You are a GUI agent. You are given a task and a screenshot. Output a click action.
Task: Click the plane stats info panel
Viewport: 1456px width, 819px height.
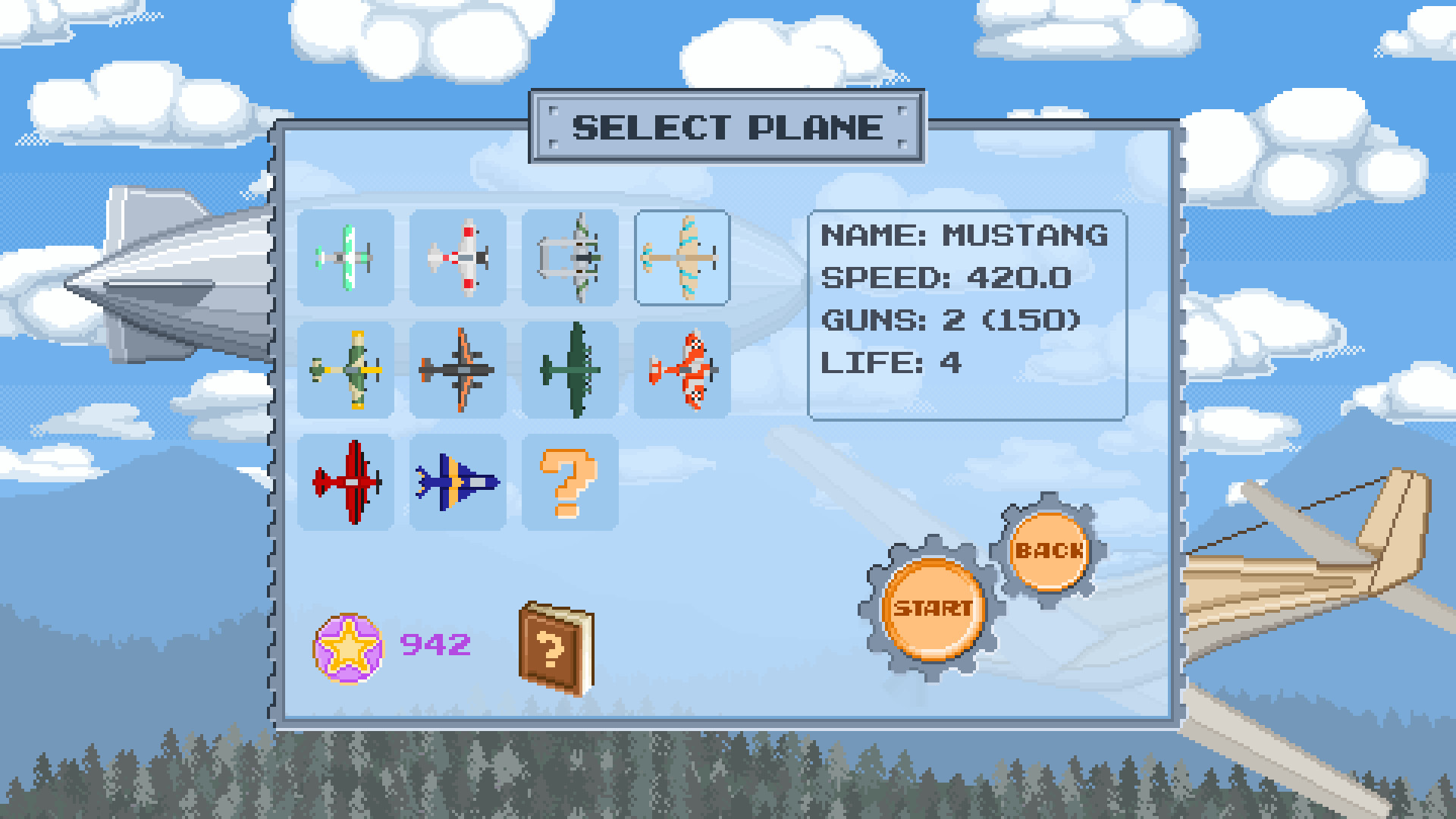pyautogui.click(x=966, y=315)
